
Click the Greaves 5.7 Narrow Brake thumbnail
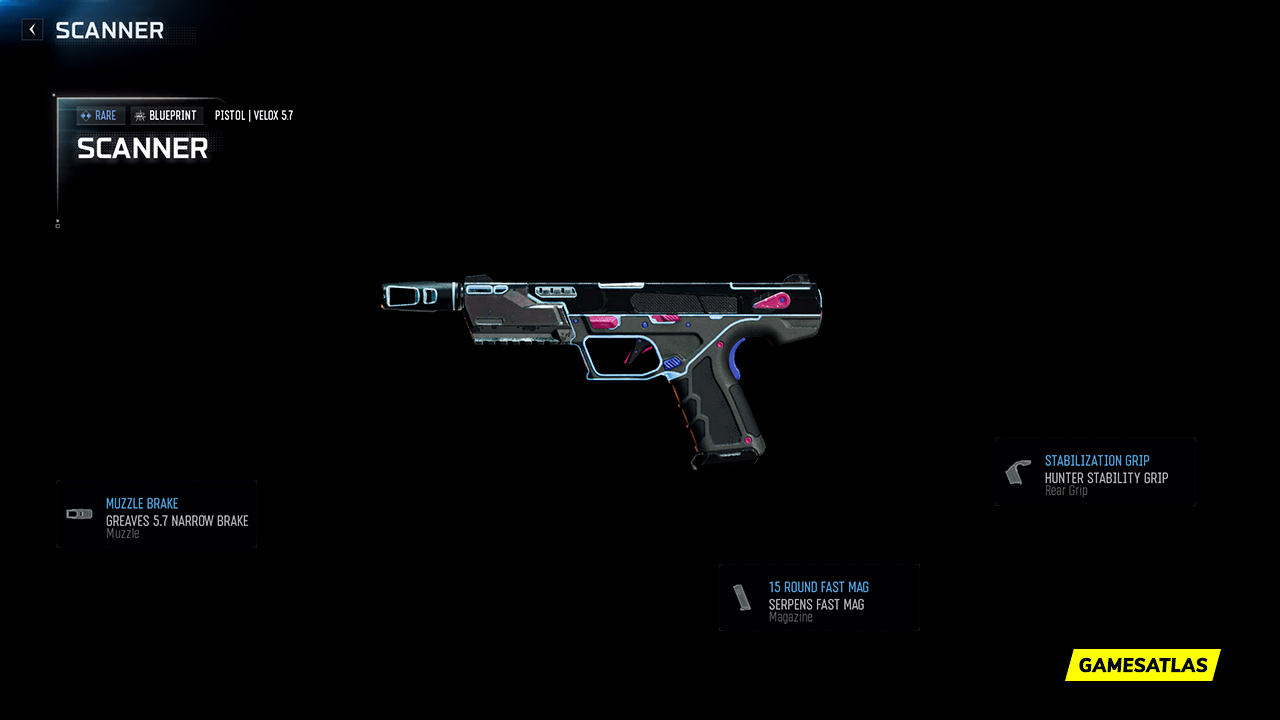79,513
